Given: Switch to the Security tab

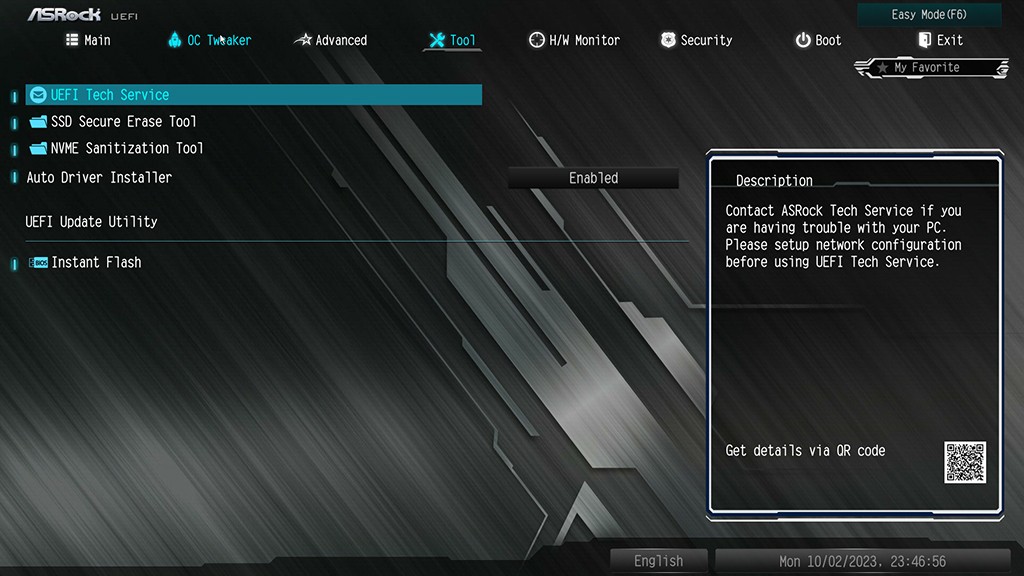Looking at the screenshot, I should click(696, 40).
